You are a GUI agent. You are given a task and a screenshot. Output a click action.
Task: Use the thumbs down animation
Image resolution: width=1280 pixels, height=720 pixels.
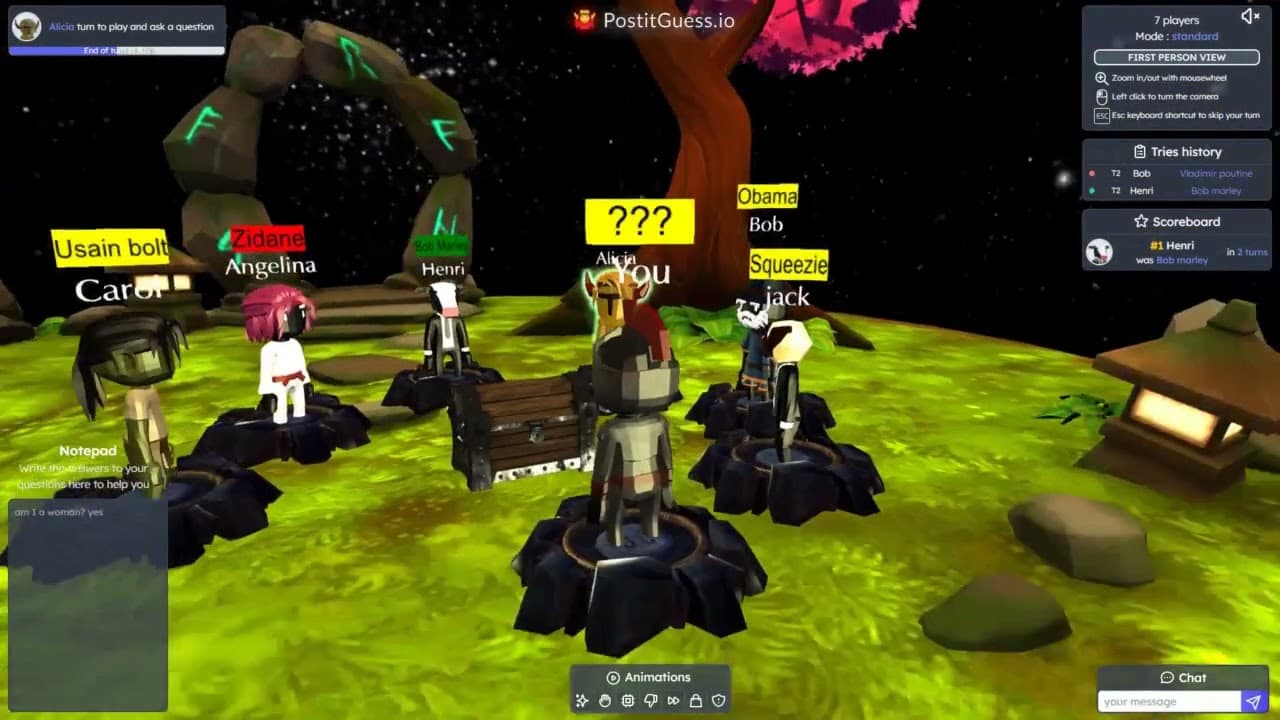650,701
